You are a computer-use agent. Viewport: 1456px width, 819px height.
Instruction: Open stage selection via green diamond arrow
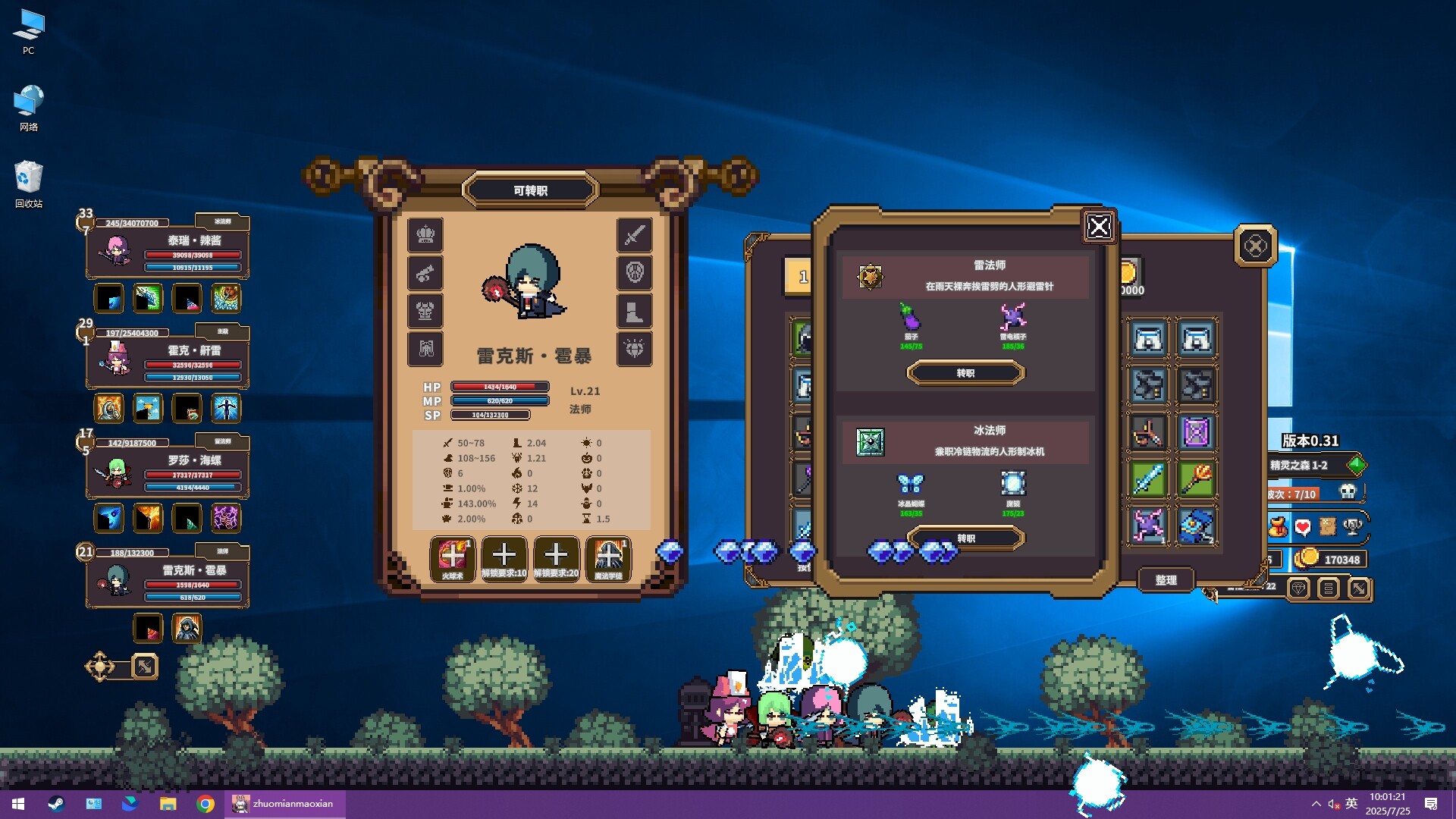tap(1357, 466)
